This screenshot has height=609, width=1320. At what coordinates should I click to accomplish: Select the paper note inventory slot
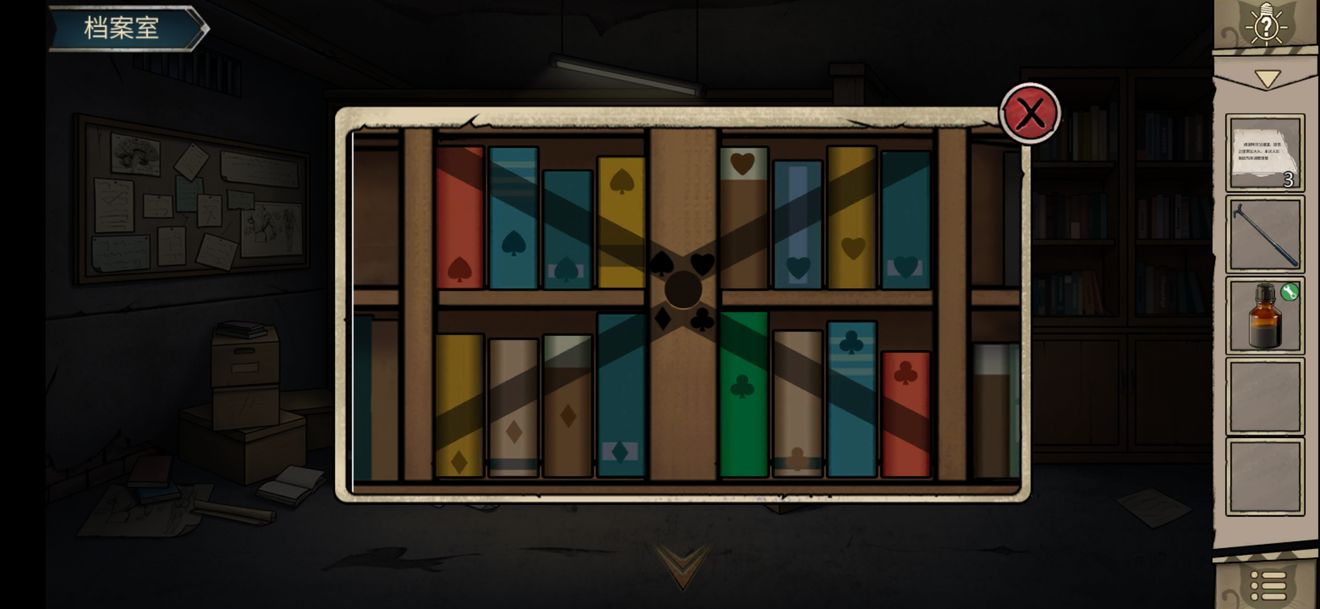(1265, 152)
